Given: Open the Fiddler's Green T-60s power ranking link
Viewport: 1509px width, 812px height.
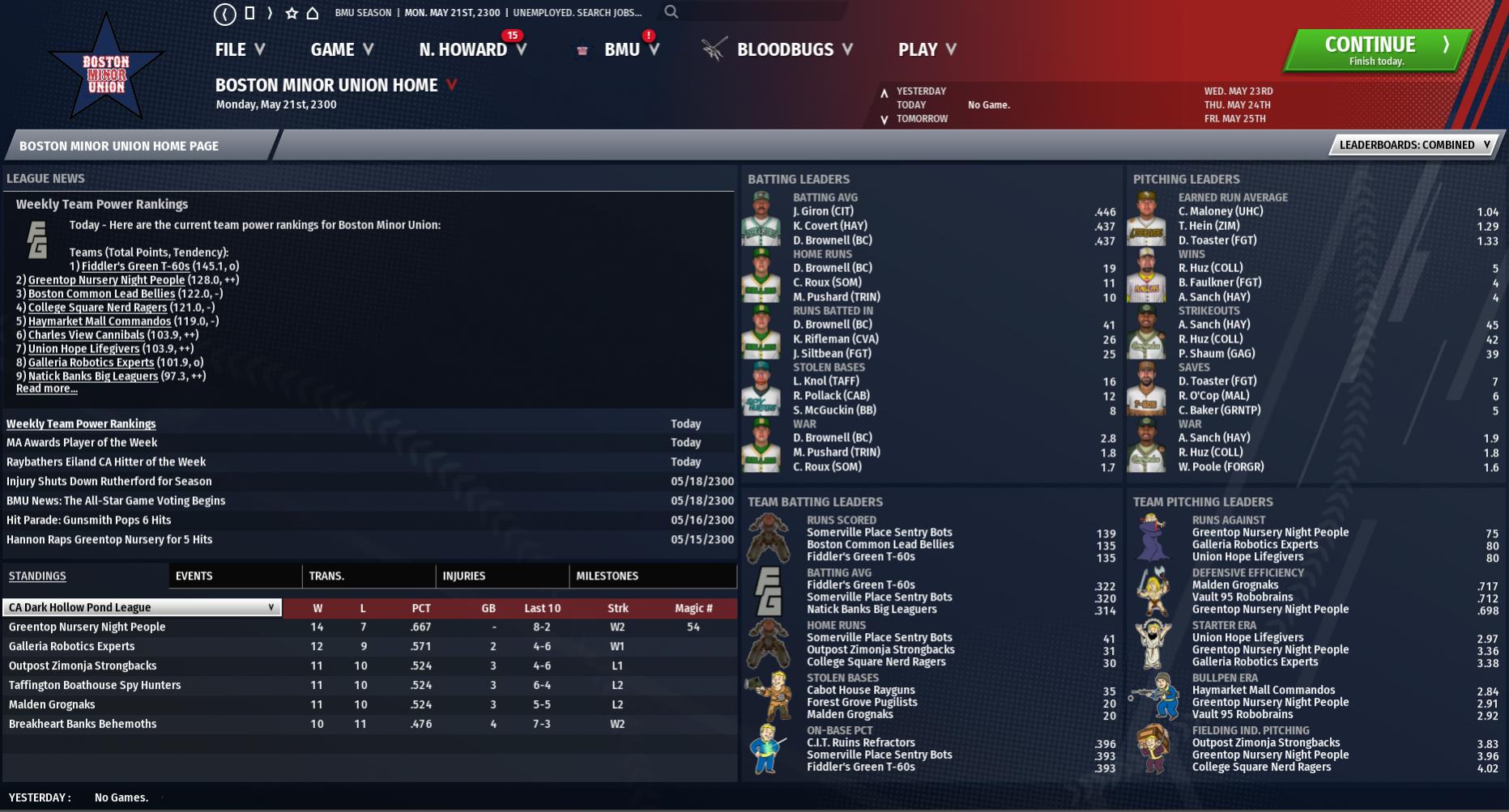Looking at the screenshot, I should tap(135, 266).
